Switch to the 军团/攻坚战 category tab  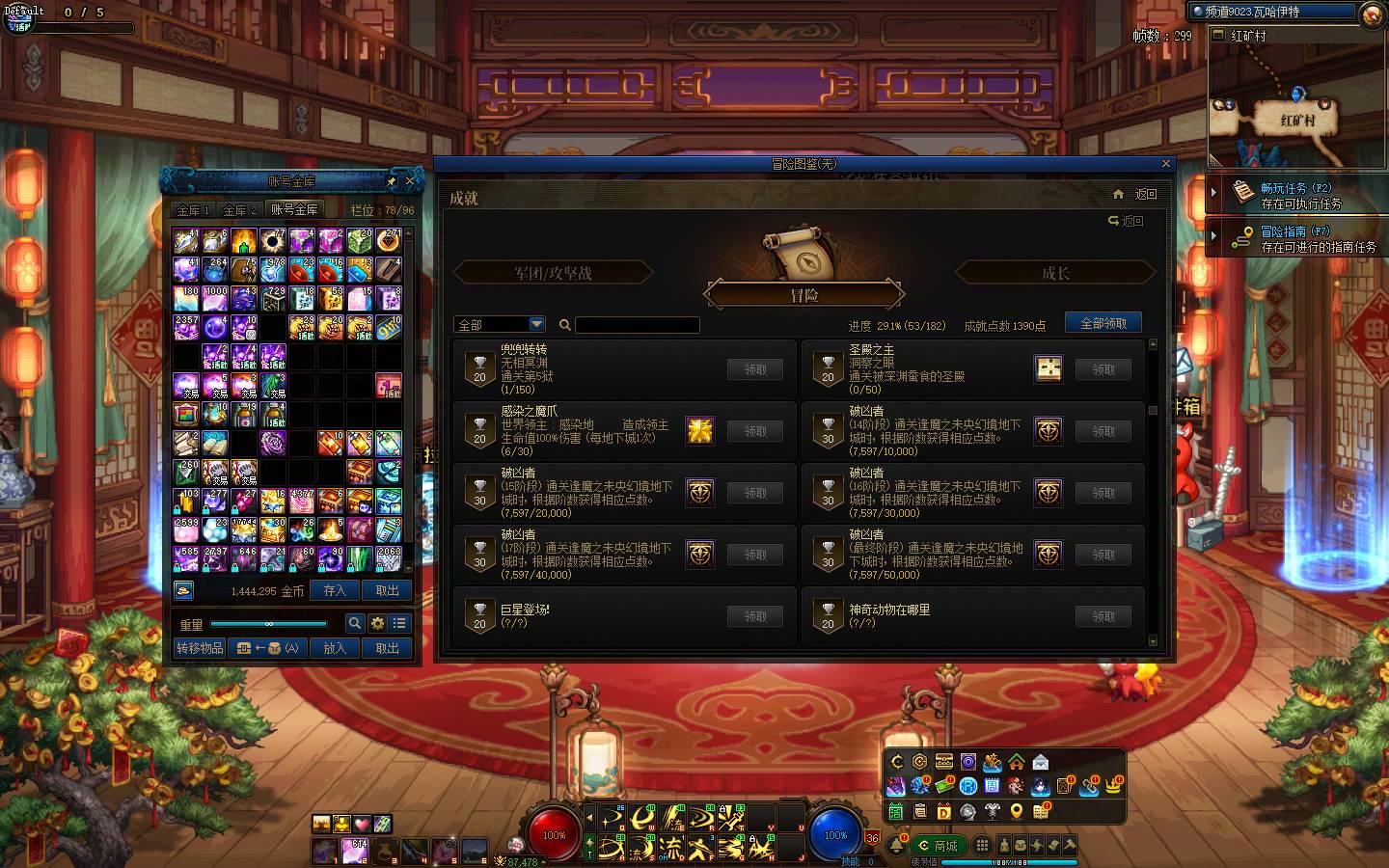pos(553,274)
